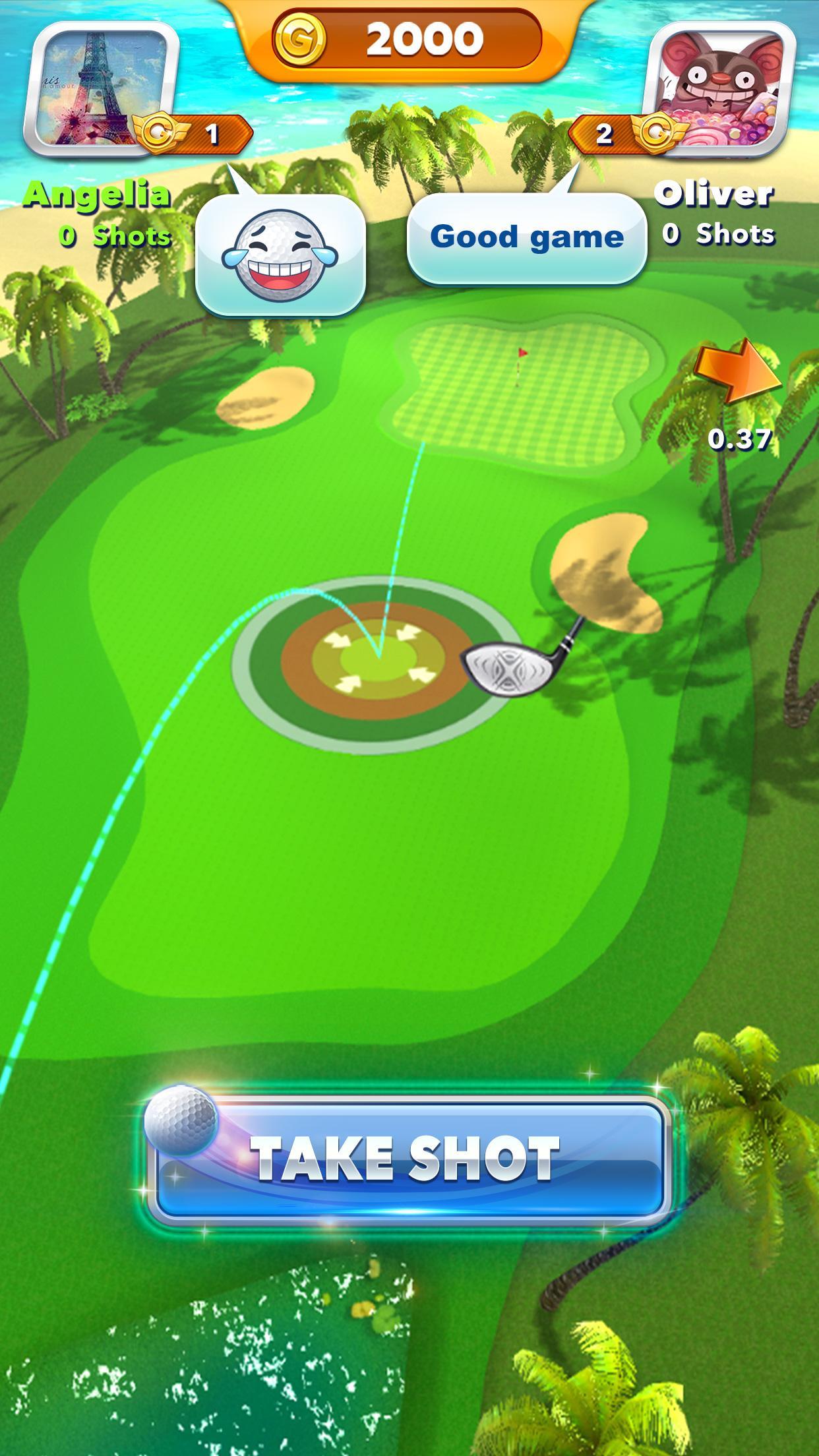
Task: Click the laughing golf ball emoji bubble
Action: click(x=281, y=254)
